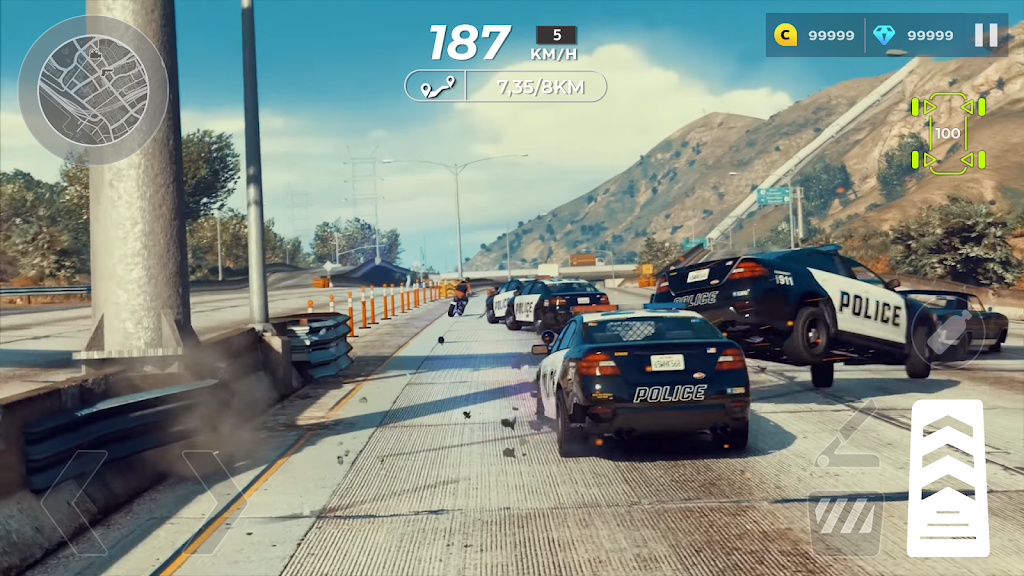Pull the handbrake lever icon
Viewport: 1024px width, 576px height.
point(846,435)
